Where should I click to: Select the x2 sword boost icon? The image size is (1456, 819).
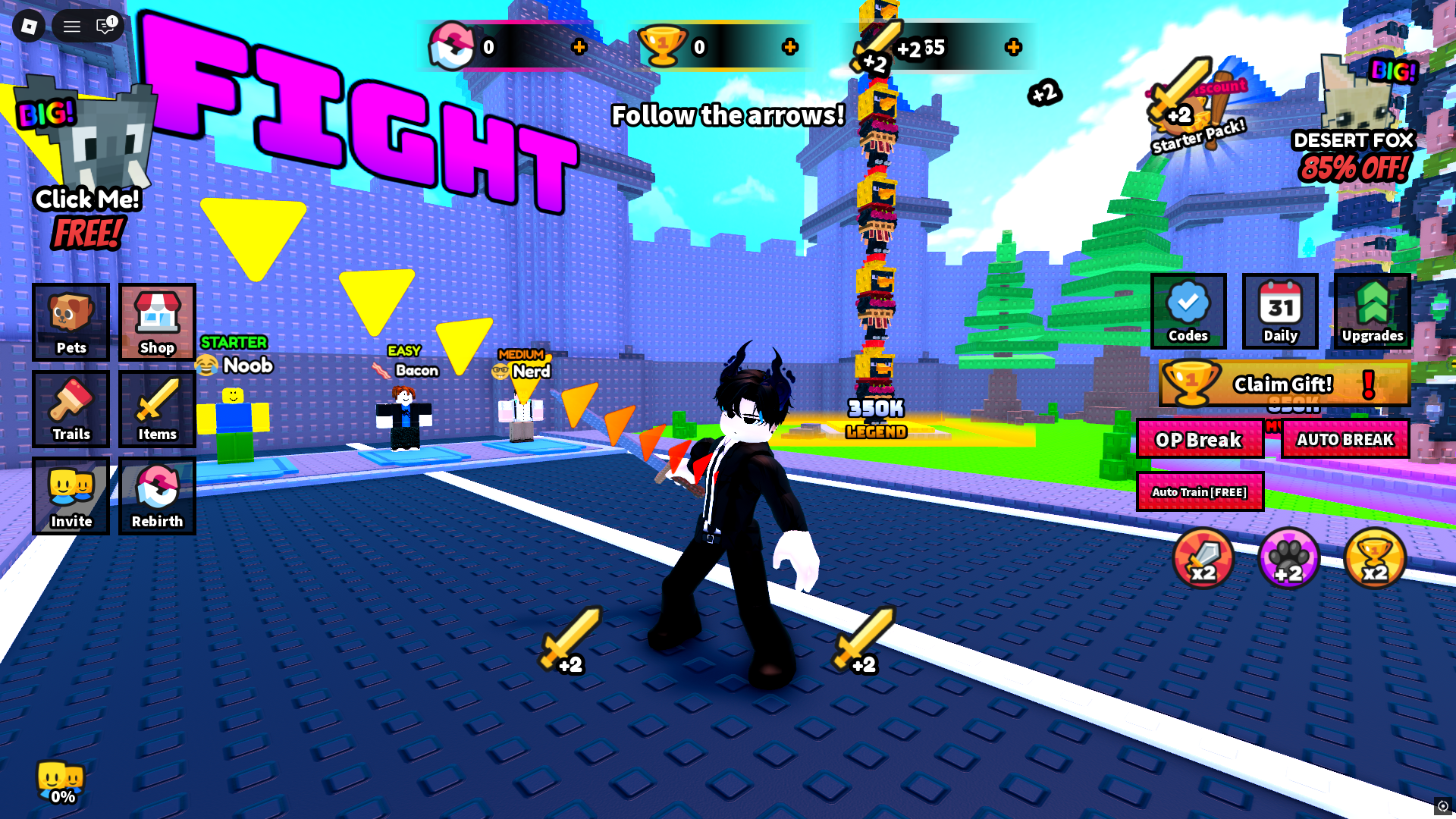tap(1203, 559)
